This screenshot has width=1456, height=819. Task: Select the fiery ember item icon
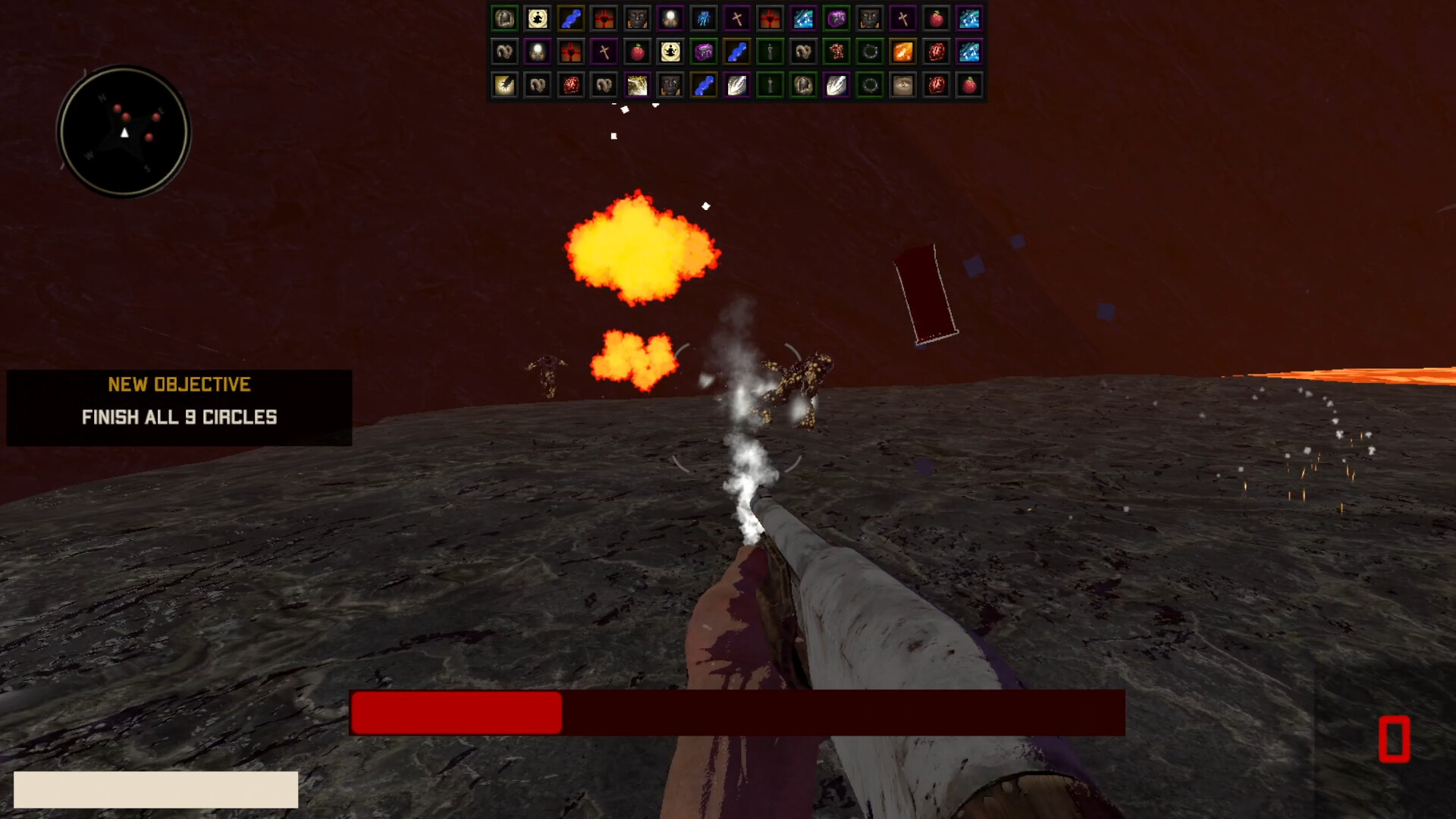[903, 52]
